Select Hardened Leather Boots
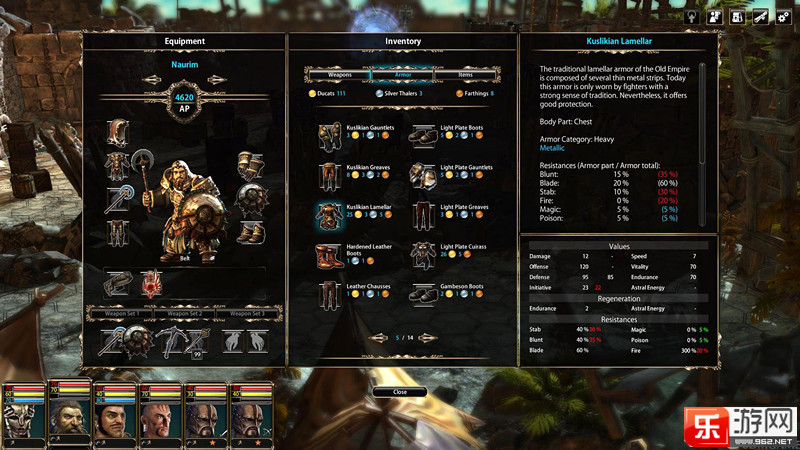800x450 pixels. tap(331, 254)
